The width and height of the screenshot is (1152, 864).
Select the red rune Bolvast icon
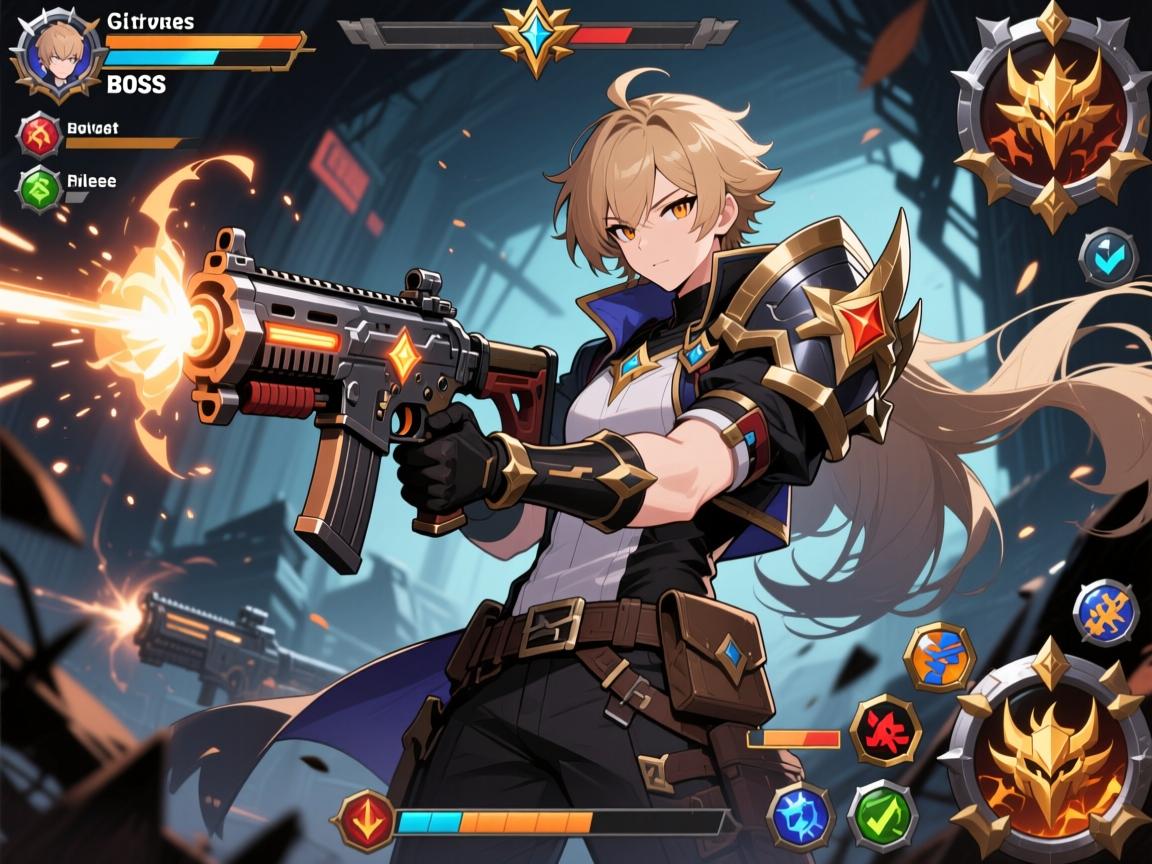(41, 135)
